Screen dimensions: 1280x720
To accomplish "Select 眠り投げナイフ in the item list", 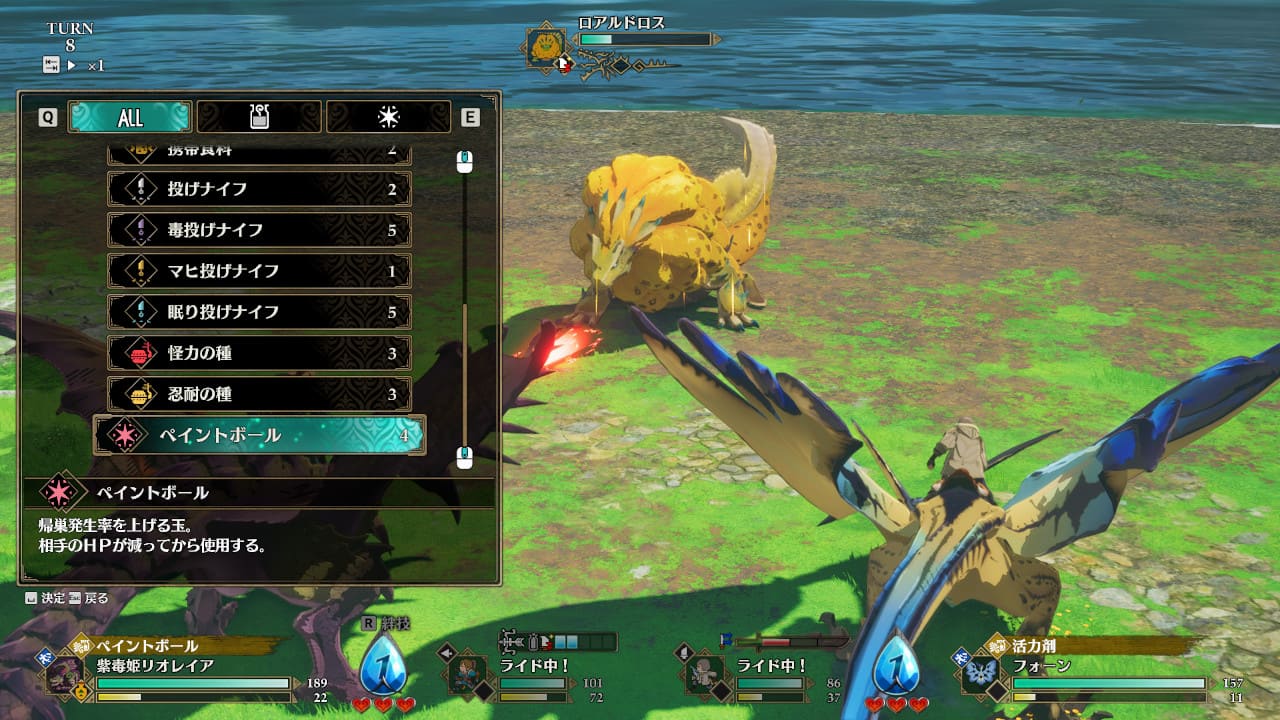I will click(x=259, y=312).
